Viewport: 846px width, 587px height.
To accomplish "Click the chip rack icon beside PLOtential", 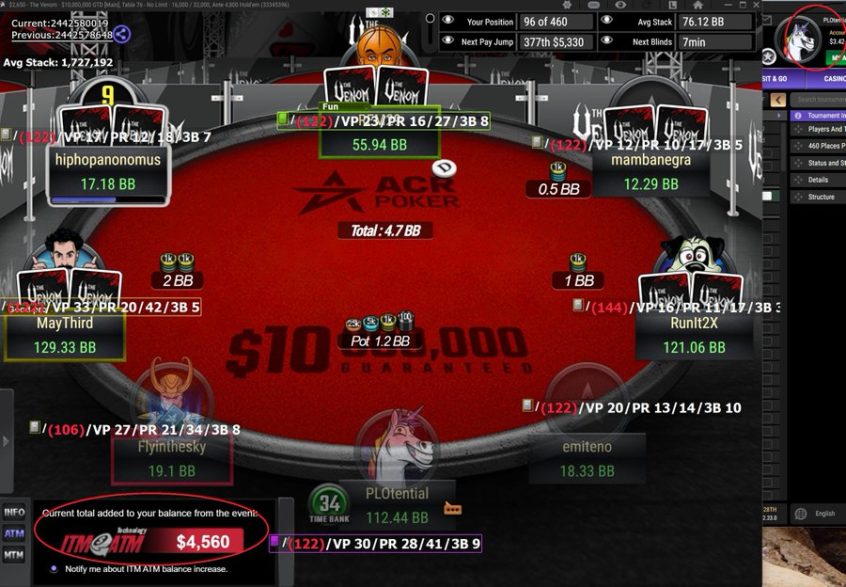I will (x=452, y=509).
